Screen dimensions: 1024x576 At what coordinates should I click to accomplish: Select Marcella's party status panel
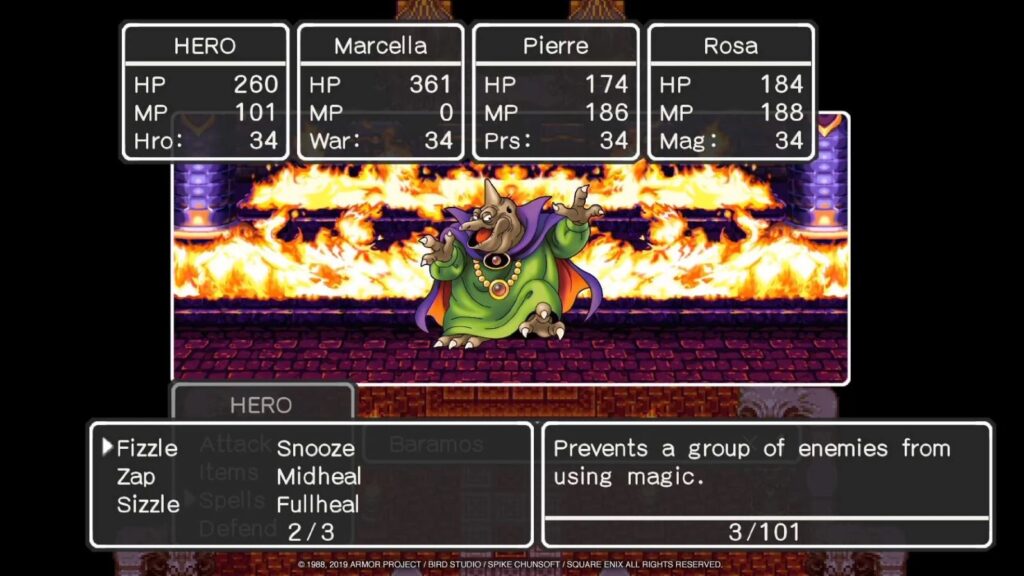(381, 92)
